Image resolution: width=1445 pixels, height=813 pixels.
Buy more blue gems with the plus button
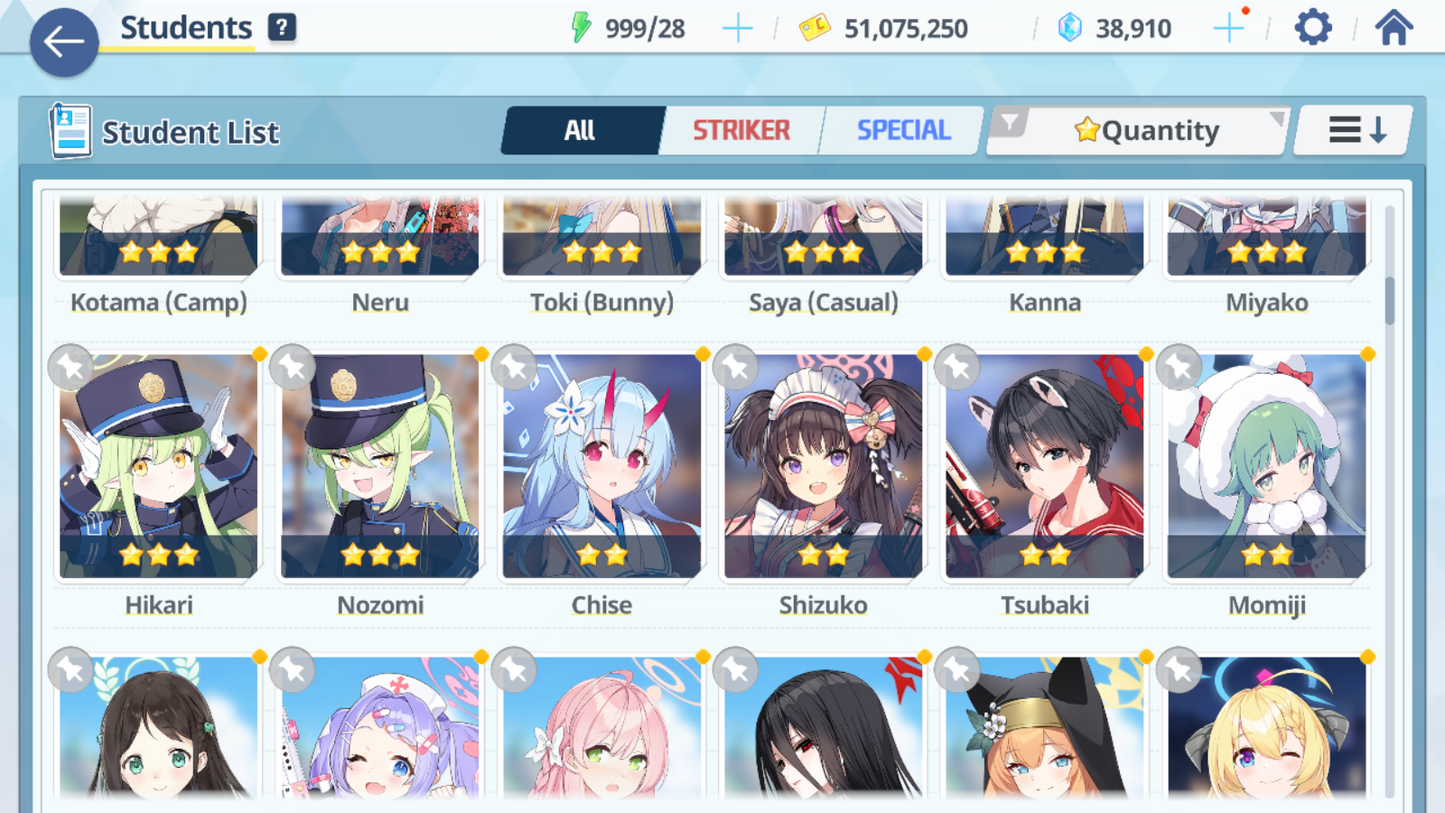click(1228, 29)
